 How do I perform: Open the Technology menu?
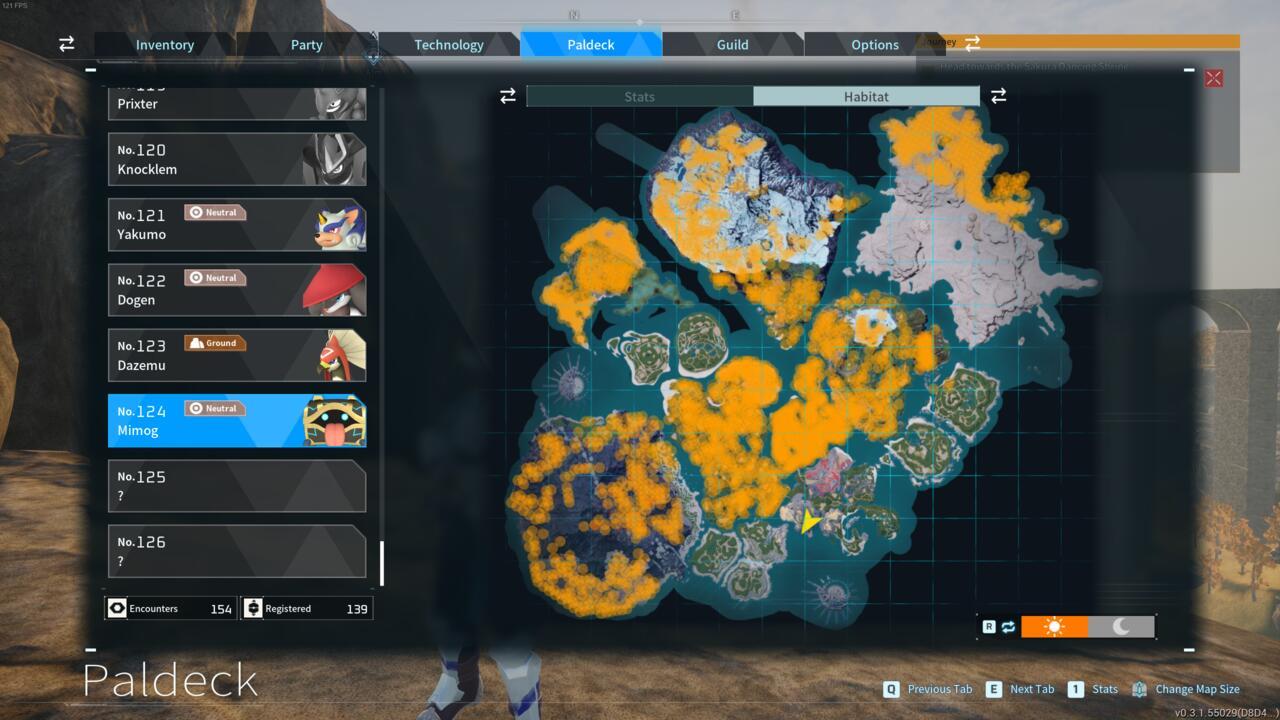tap(449, 44)
